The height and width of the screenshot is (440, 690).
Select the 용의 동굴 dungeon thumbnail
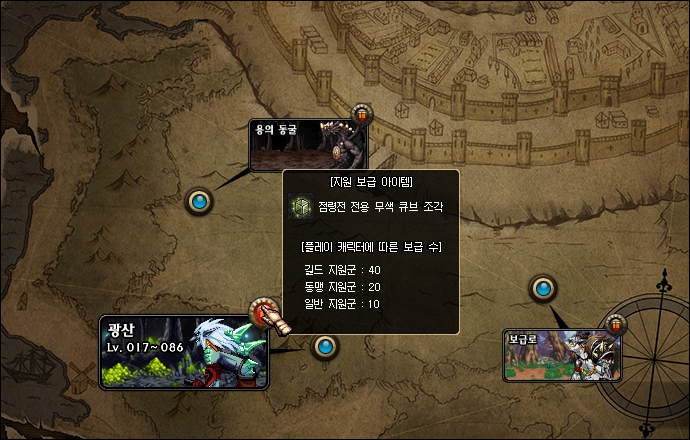tap(308, 146)
